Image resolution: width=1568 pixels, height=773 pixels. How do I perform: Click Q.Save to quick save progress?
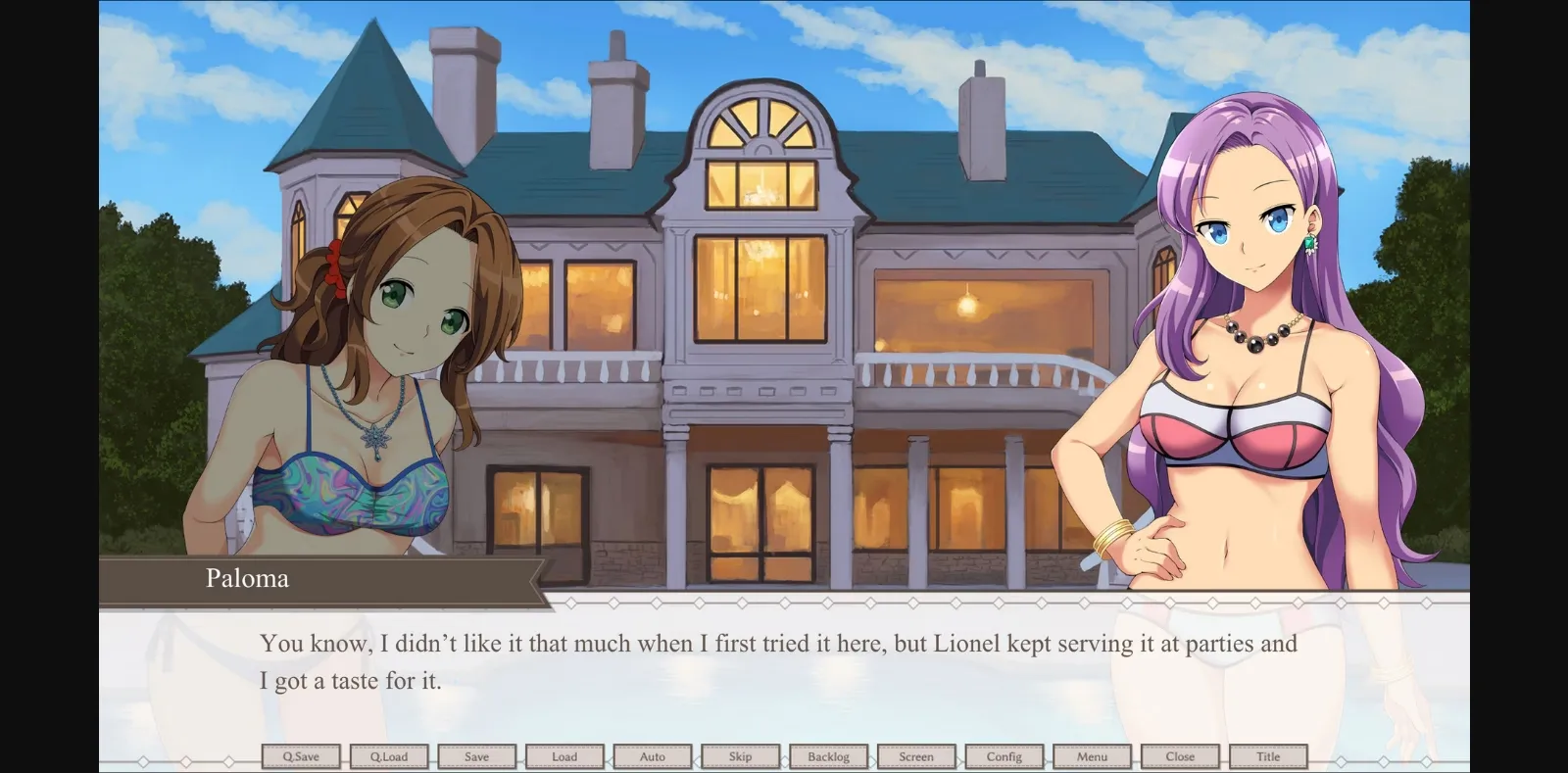click(301, 755)
